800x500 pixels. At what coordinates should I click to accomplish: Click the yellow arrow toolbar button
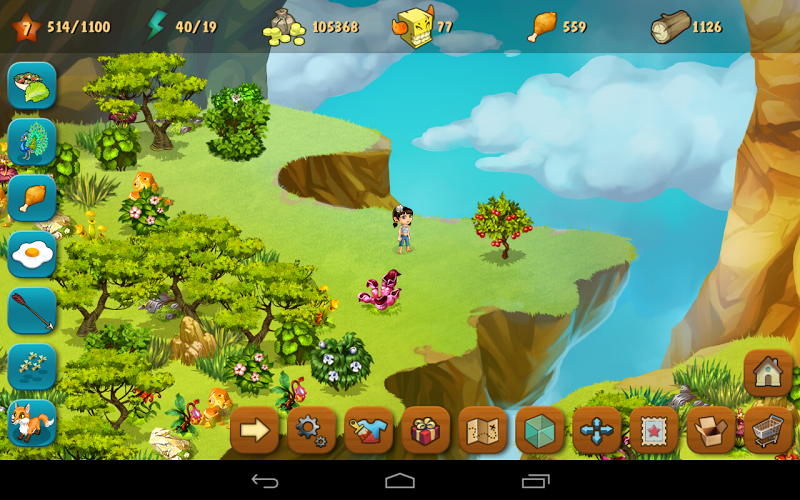254,430
